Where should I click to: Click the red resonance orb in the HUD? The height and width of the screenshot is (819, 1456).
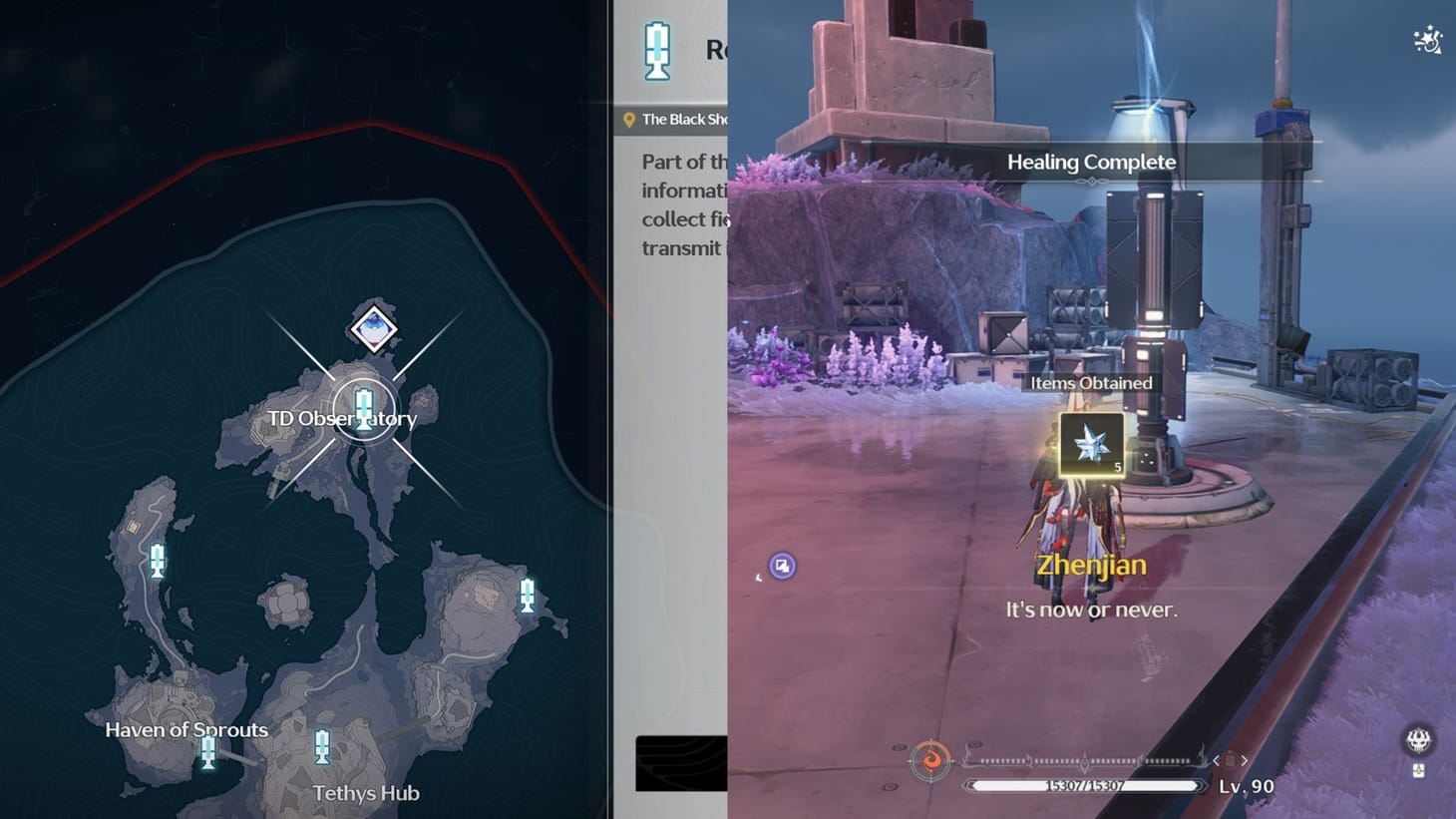(x=930, y=758)
